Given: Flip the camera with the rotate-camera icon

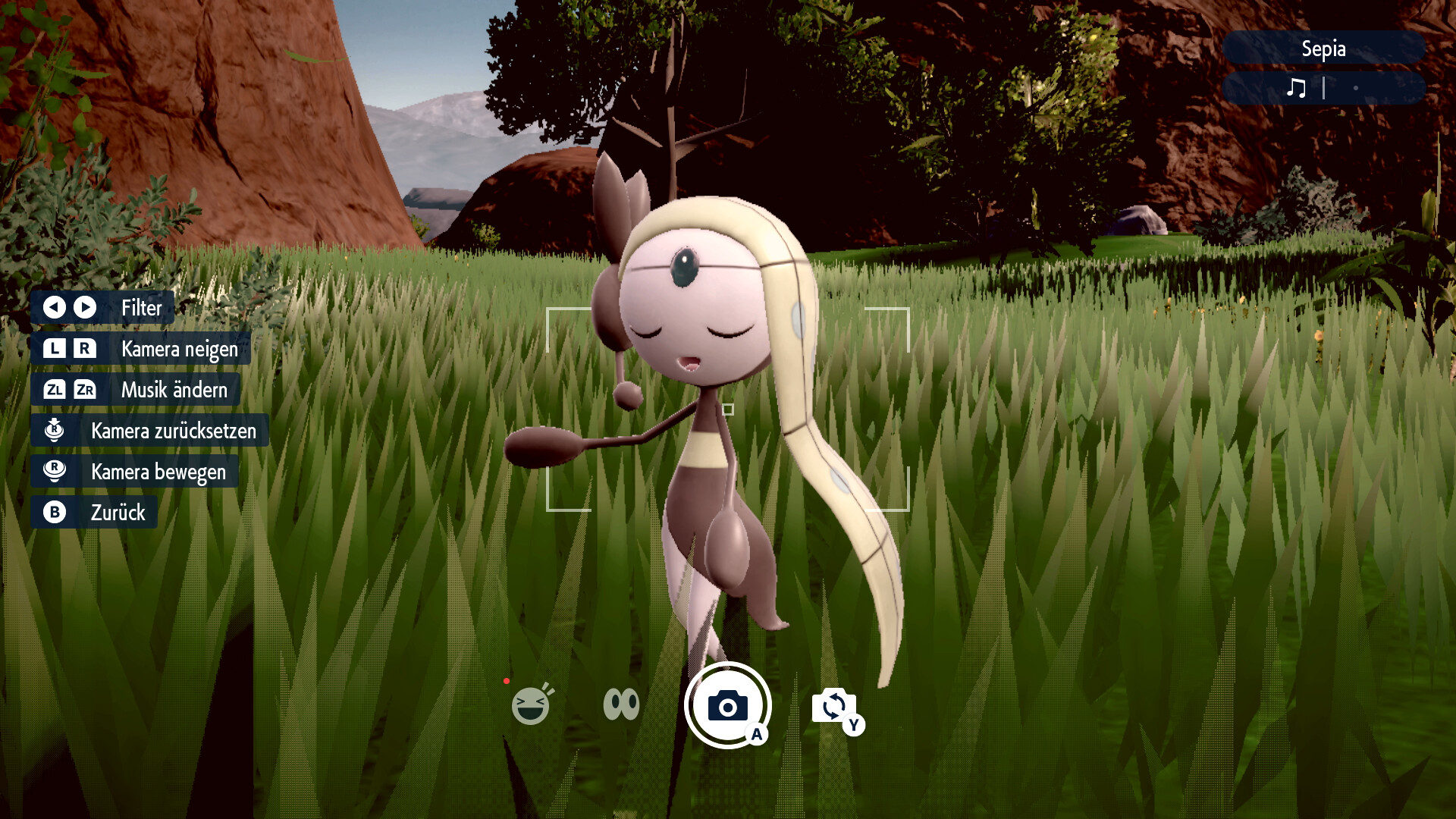Looking at the screenshot, I should (x=833, y=706).
